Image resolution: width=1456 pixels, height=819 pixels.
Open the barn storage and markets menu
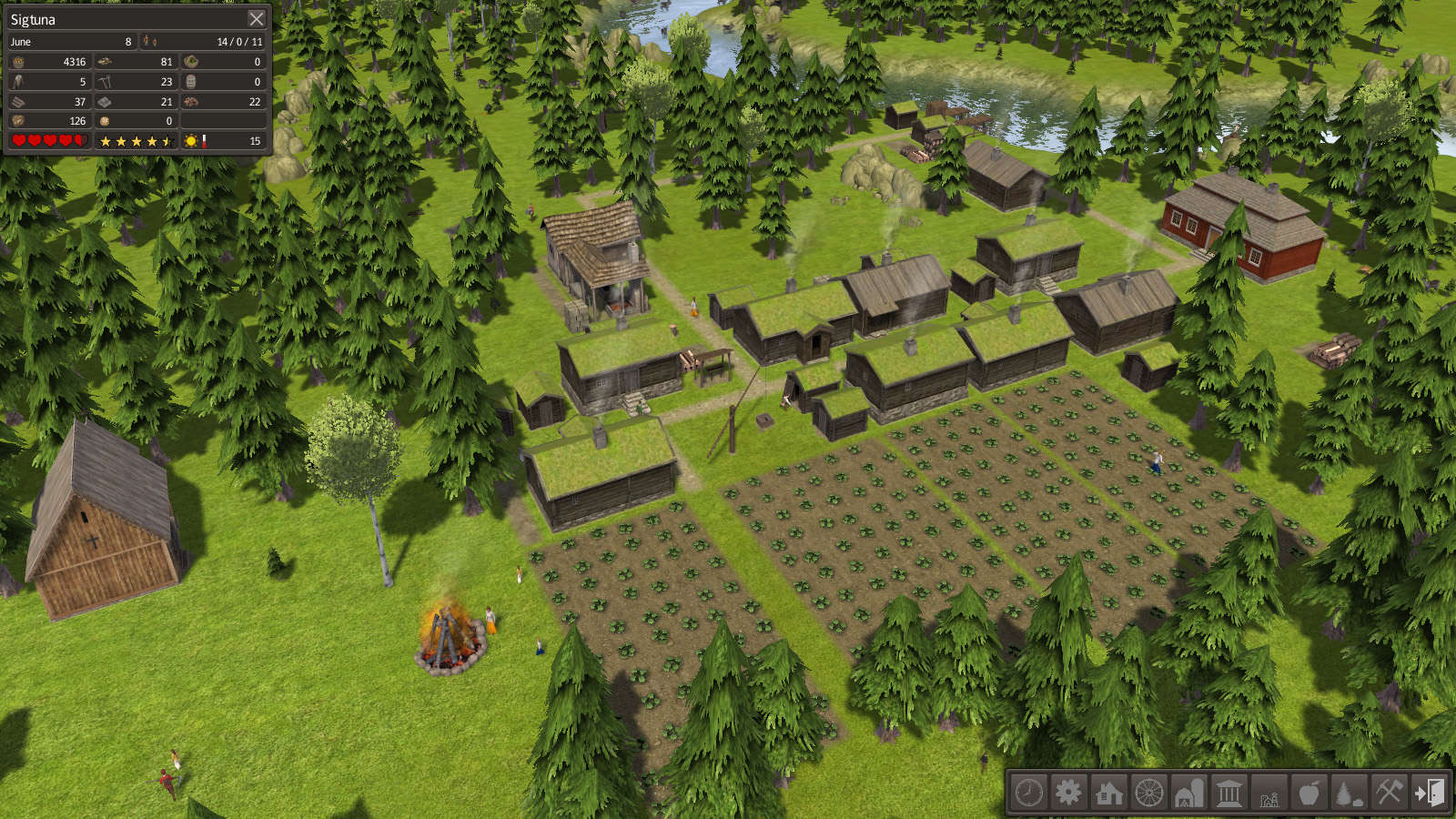point(1188,793)
